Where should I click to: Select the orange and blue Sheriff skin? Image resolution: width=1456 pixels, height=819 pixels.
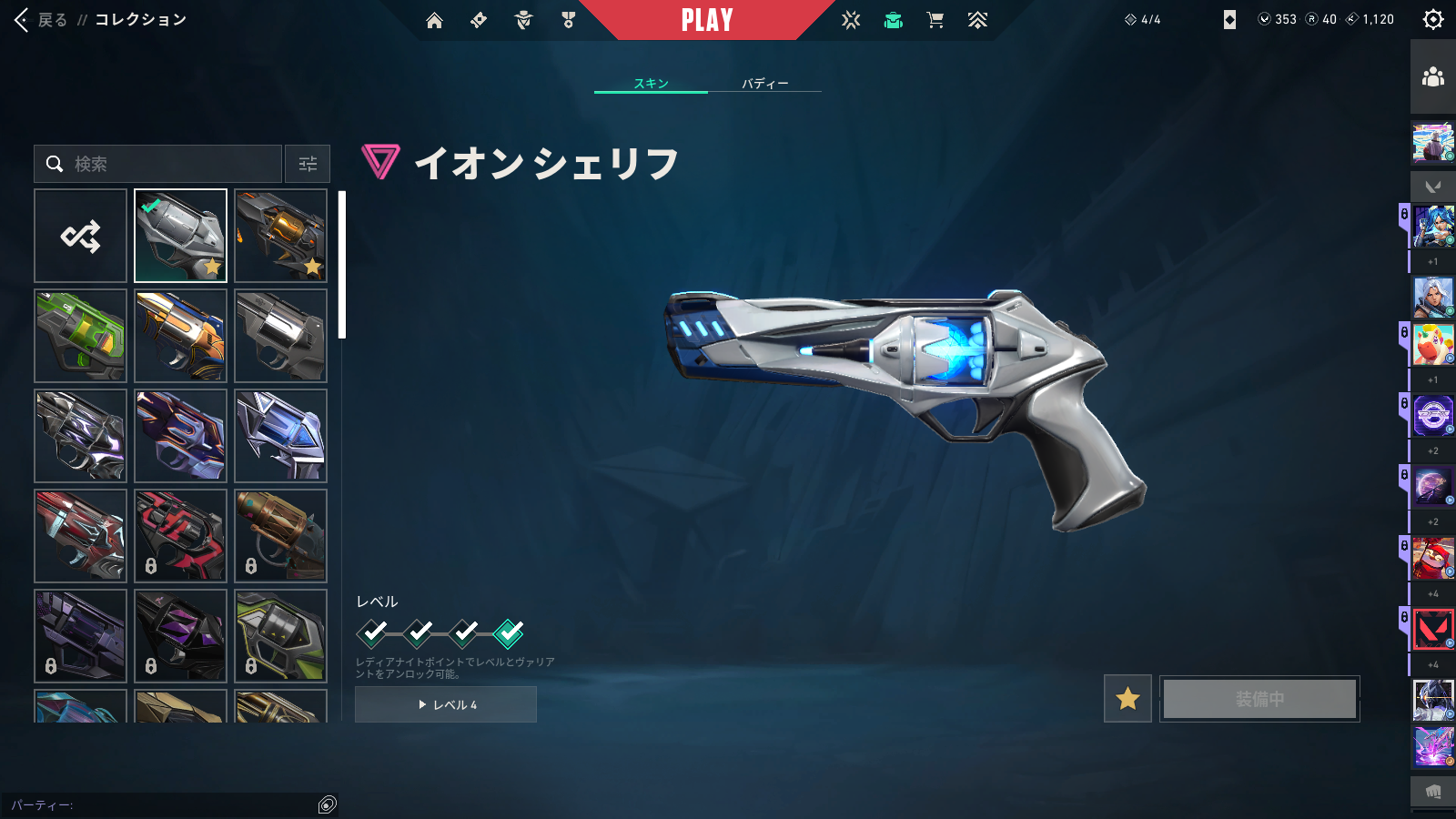tap(180, 336)
